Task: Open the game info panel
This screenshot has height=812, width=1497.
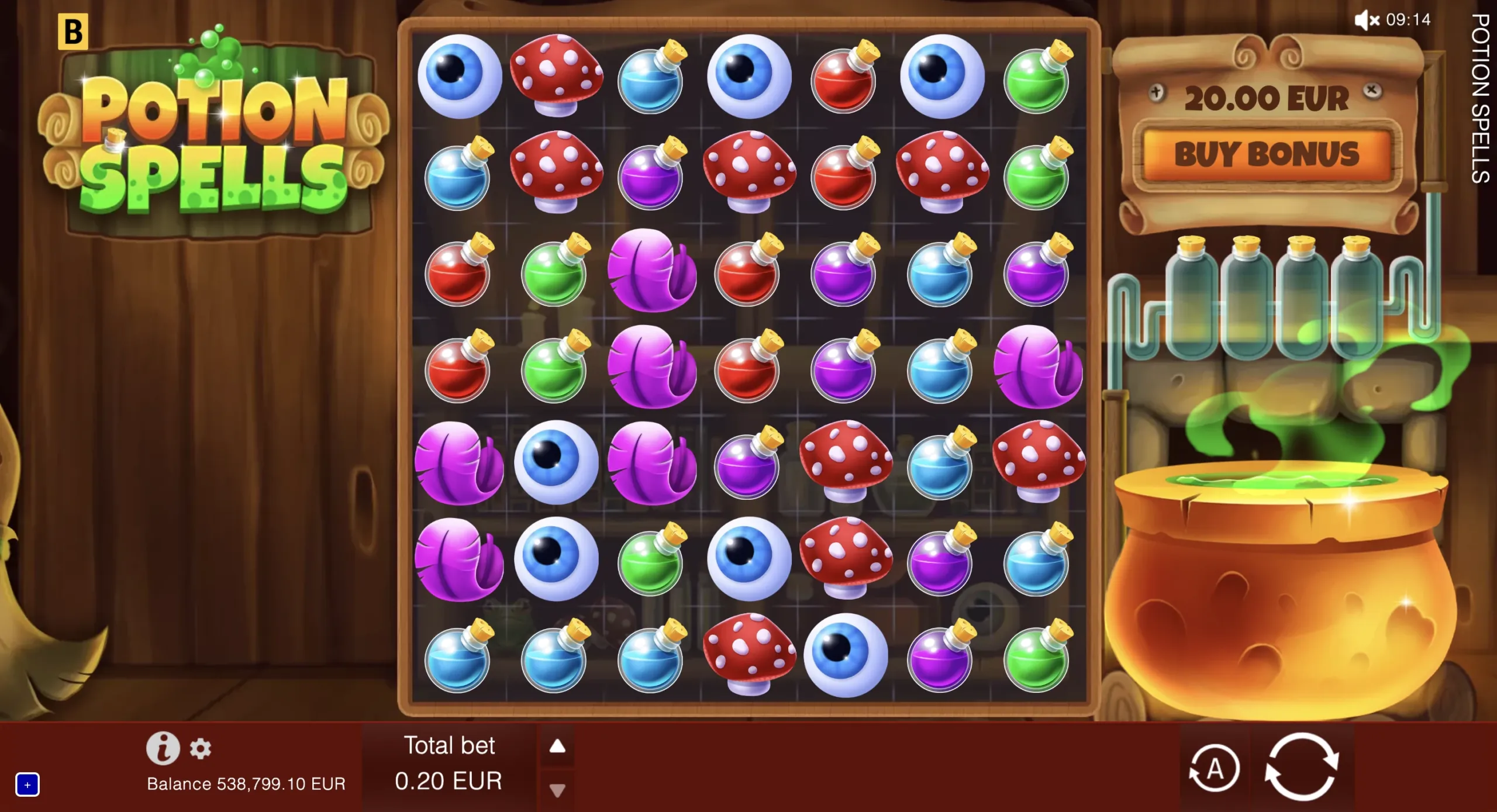Action: point(163,748)
